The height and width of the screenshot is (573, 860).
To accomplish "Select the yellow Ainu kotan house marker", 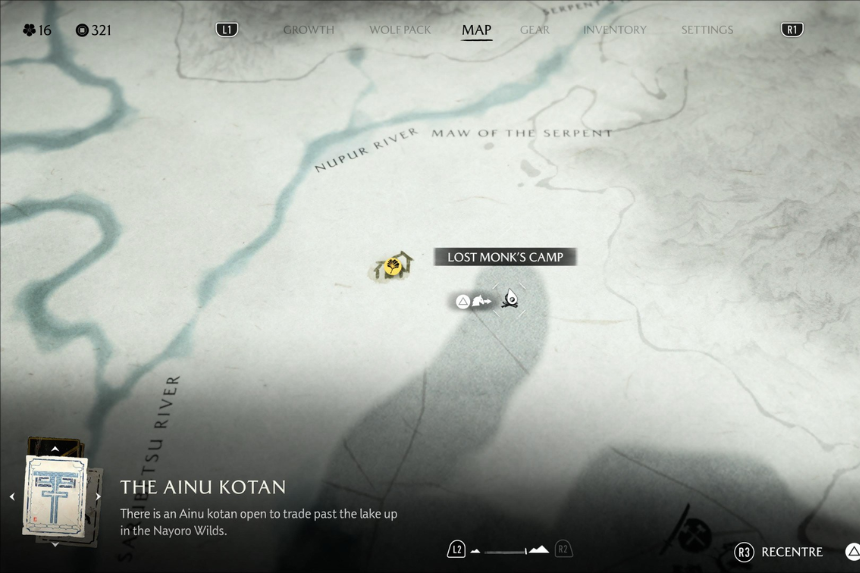I will [x=394, y=266].
